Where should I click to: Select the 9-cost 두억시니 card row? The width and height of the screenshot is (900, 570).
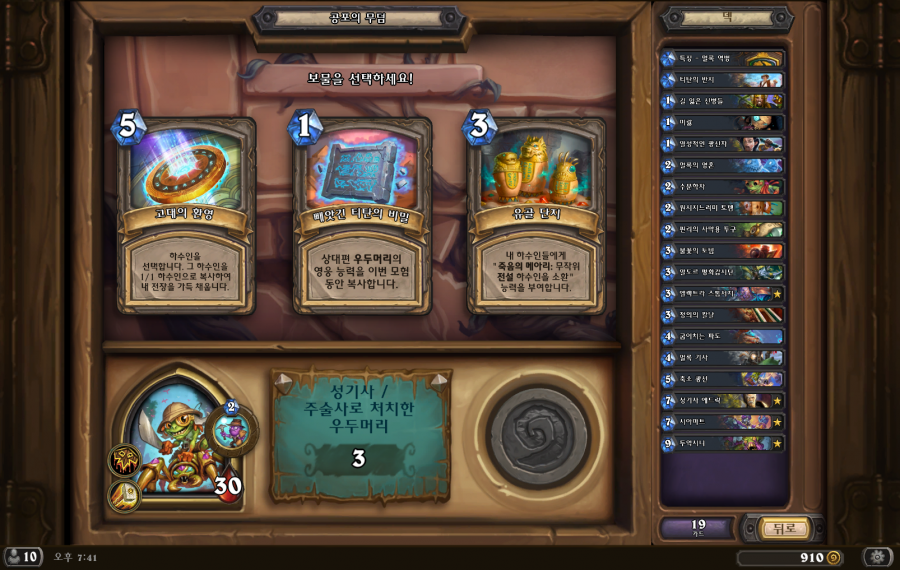[x=722, y=443]
